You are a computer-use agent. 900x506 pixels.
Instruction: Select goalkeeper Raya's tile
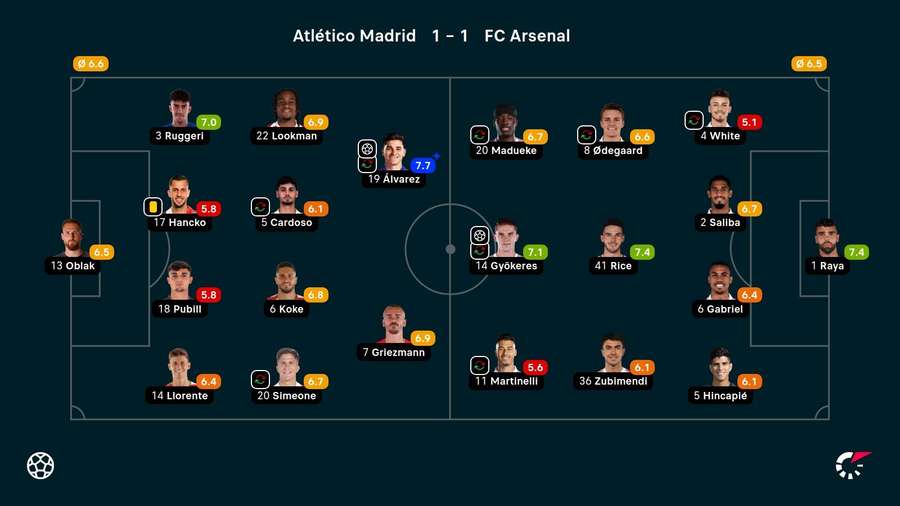[827, 240]
